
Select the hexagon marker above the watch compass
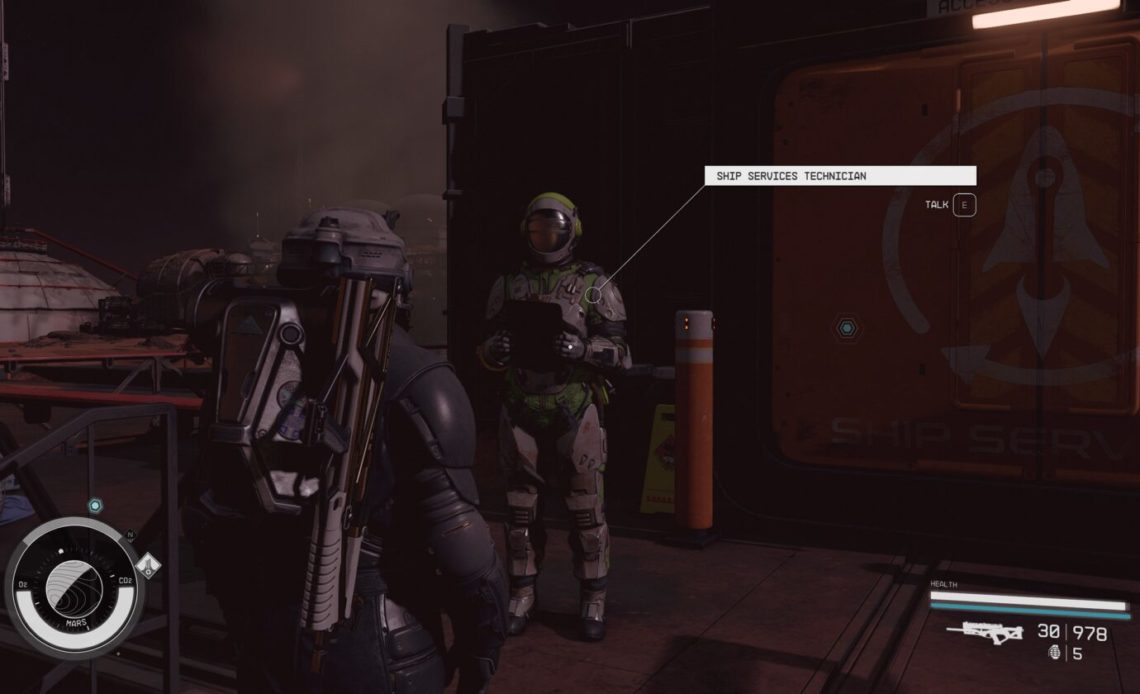click(x=94, y=506)
